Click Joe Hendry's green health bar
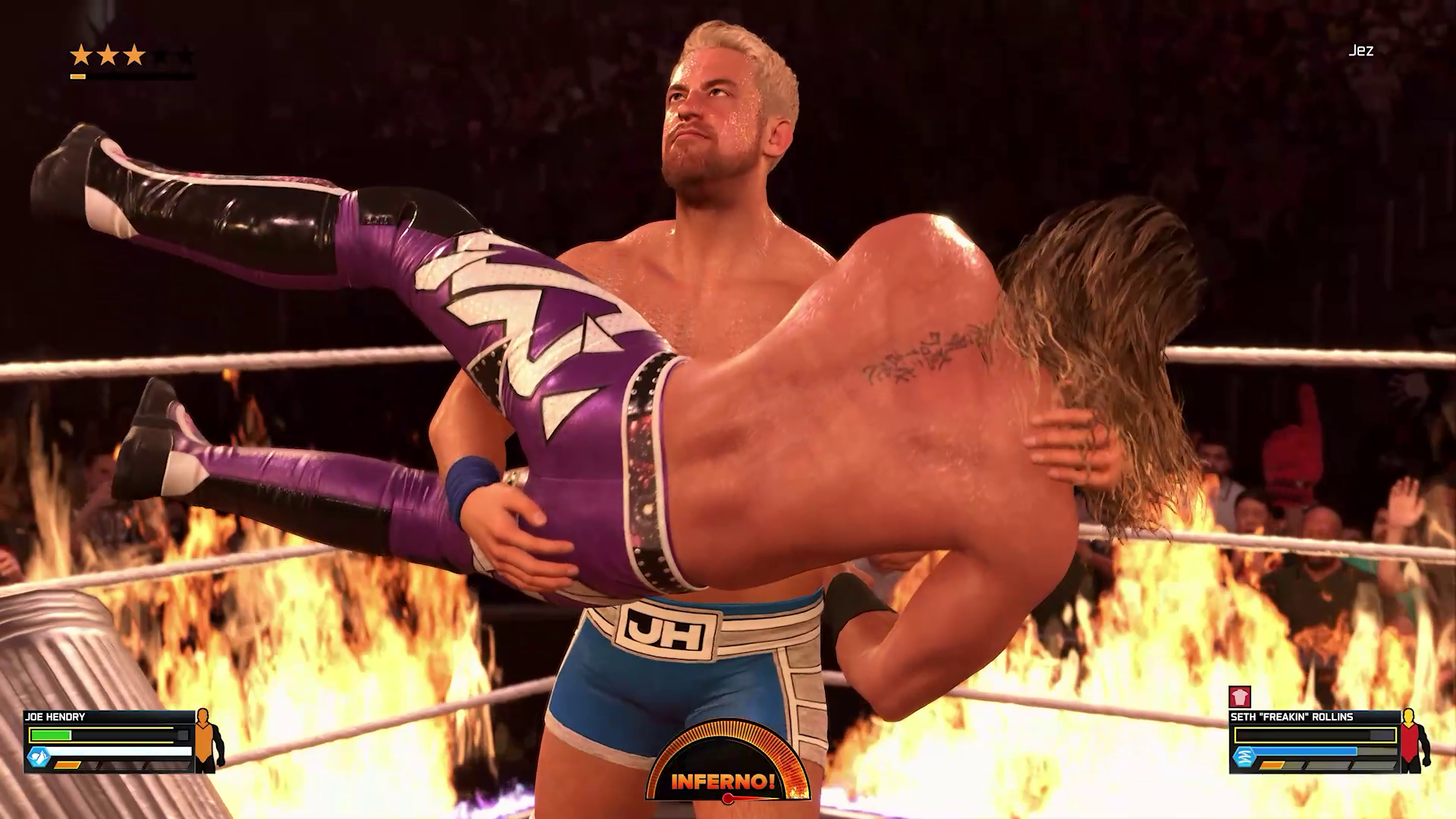Image resolution: width=1456 pixels, height=819 pixels. pos(50,735)
